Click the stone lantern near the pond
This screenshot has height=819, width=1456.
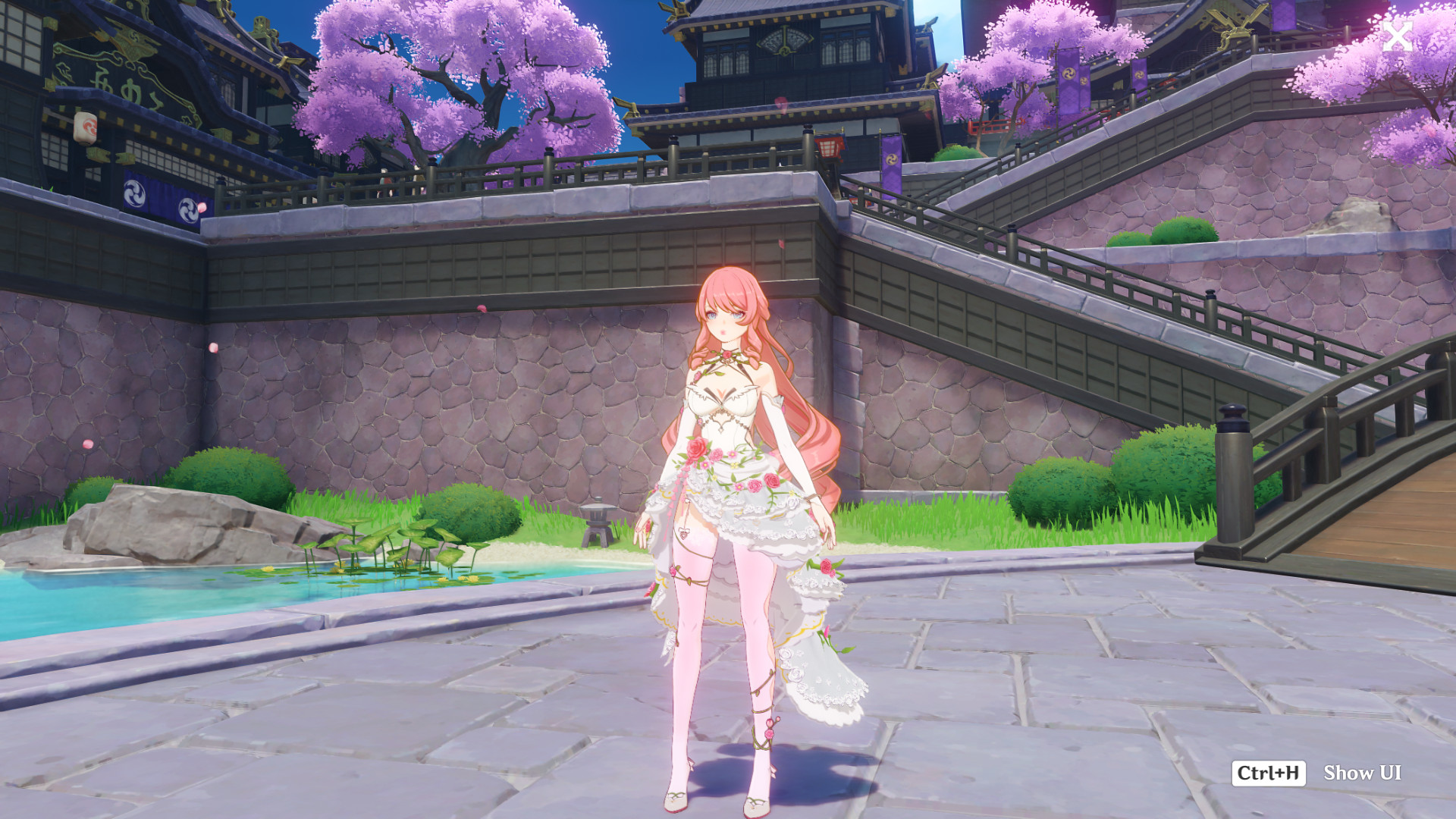[x=597, y=523]
